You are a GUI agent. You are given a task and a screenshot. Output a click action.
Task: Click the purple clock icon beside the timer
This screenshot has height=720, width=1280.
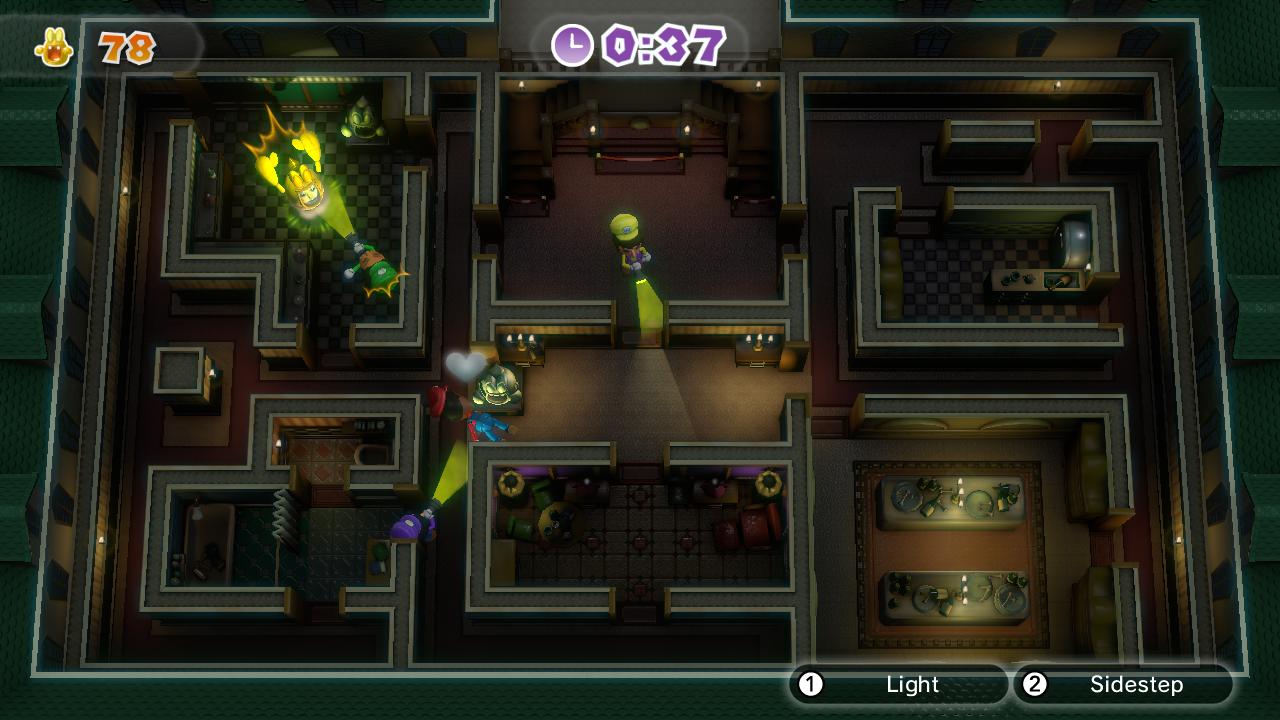click(572, 42)
